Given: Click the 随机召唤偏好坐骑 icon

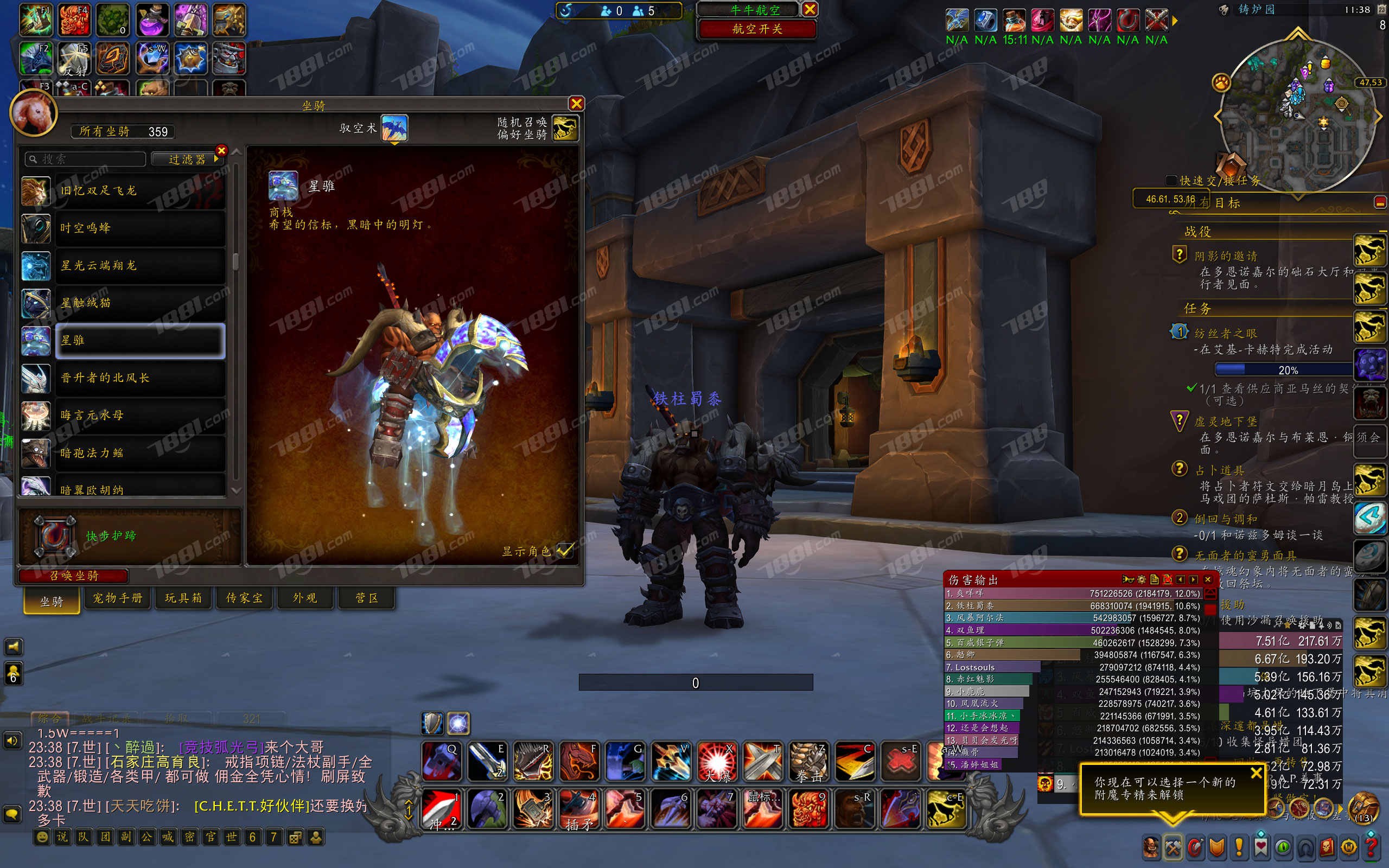Looking at the screenshot, I should [x=565, y=128].
